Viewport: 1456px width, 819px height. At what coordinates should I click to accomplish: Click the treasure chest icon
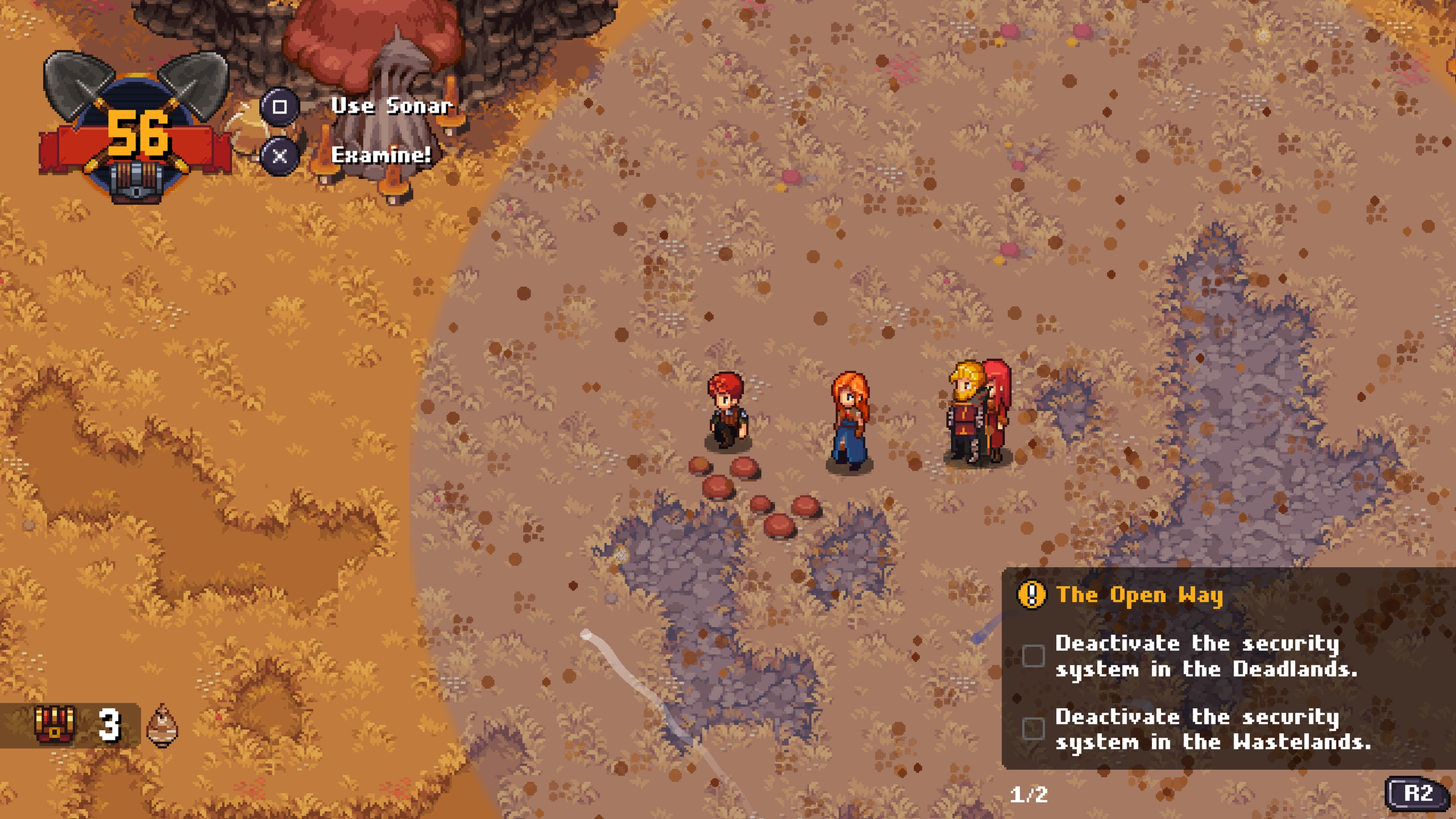(x=54, y=724)
